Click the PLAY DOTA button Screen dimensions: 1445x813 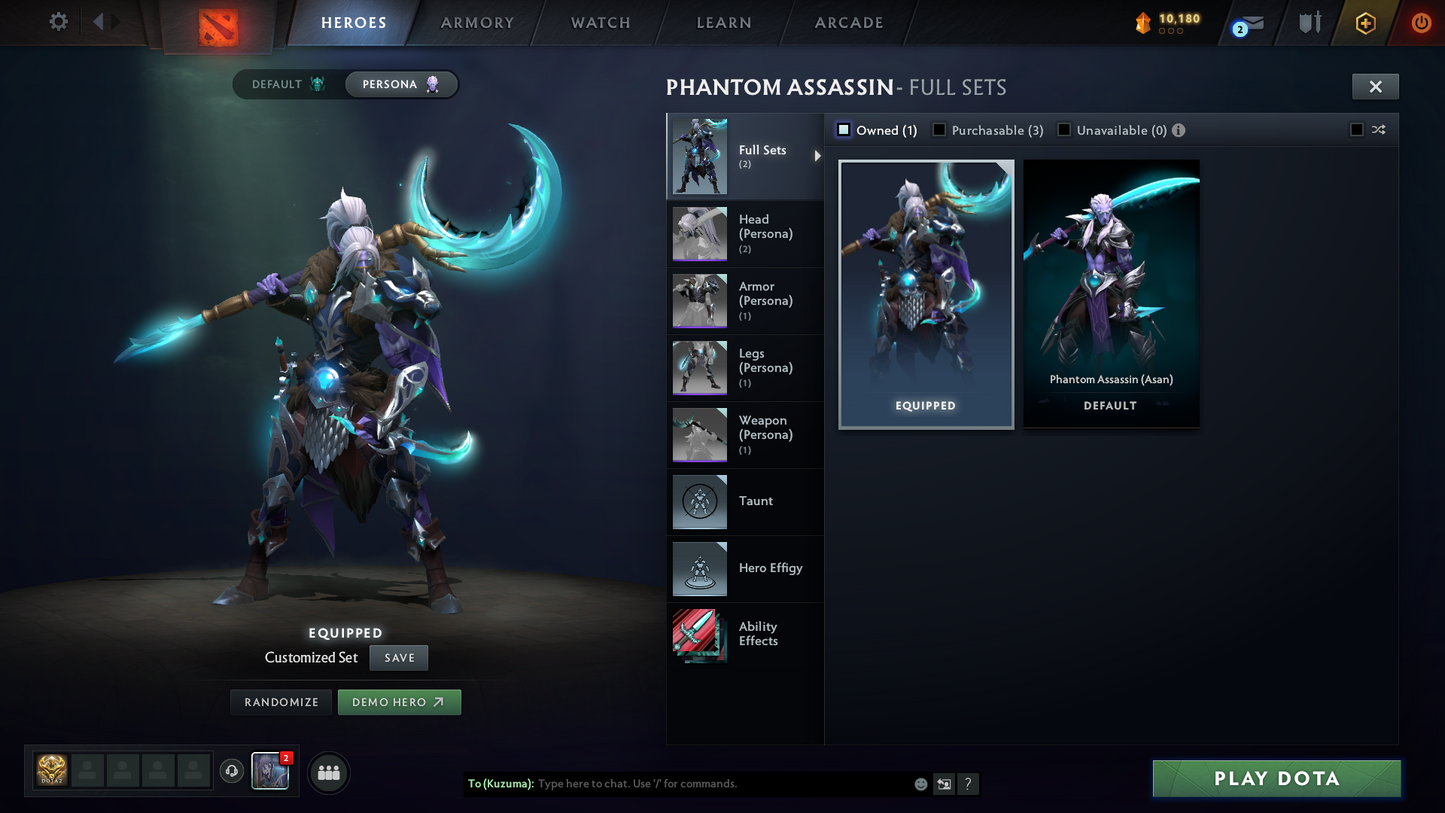pyautogui.click(x=1276, y=778)
